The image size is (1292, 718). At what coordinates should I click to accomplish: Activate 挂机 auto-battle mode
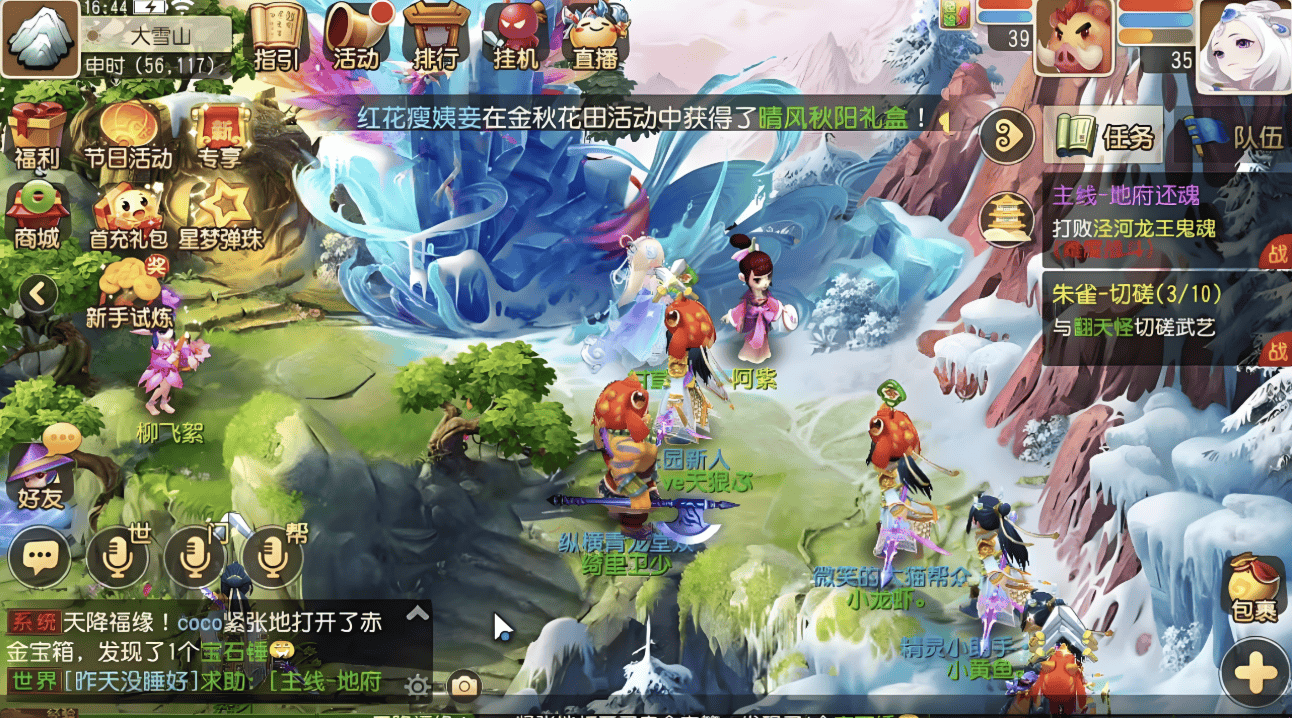pos(516,36)
